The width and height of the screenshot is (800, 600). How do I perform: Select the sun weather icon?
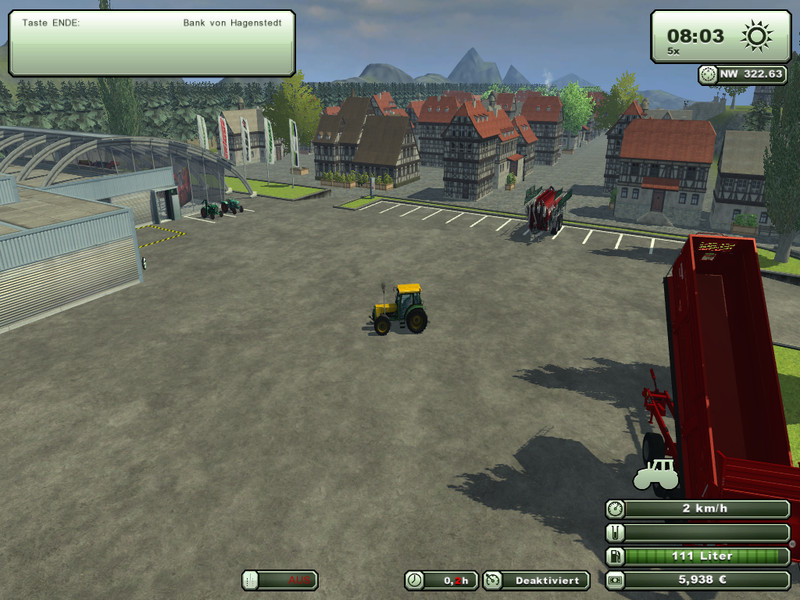tap(756, 36)
